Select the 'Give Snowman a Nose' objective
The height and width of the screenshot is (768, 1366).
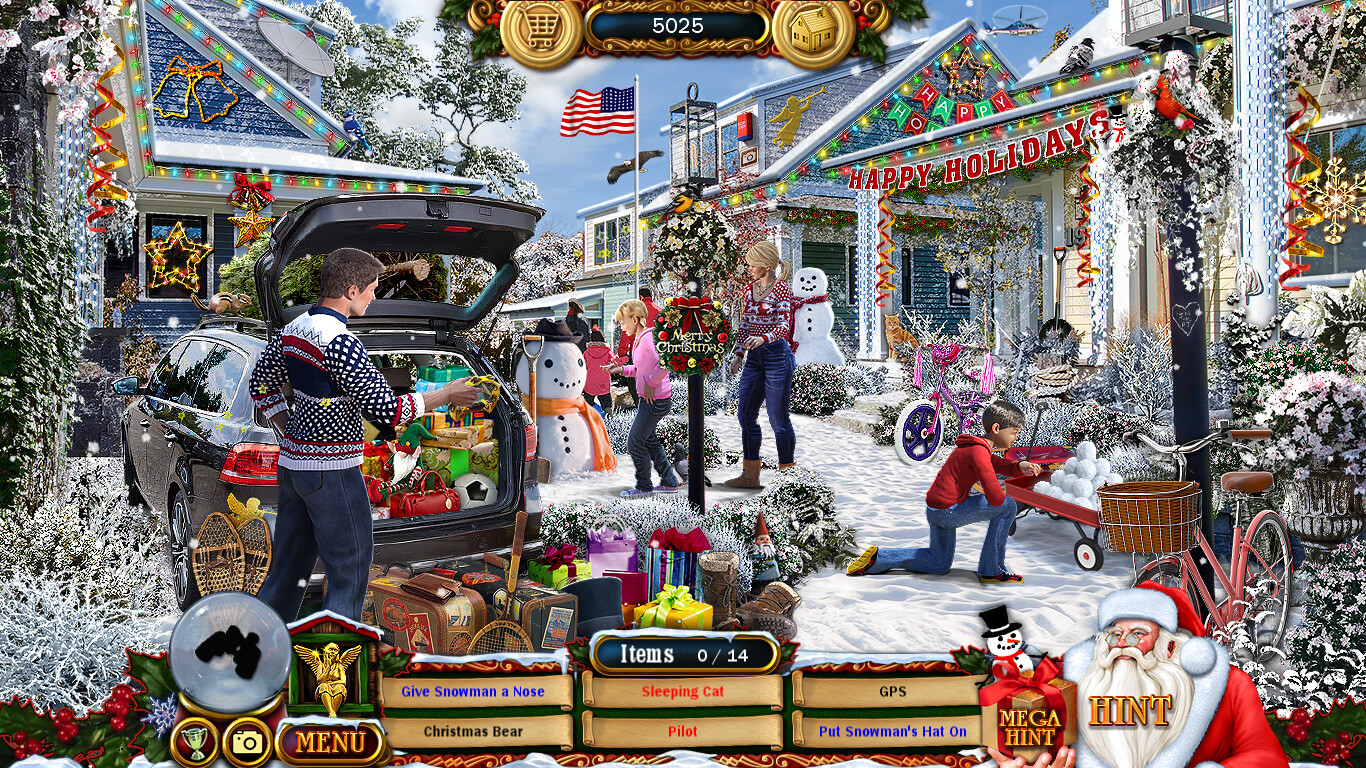point(475,691)
